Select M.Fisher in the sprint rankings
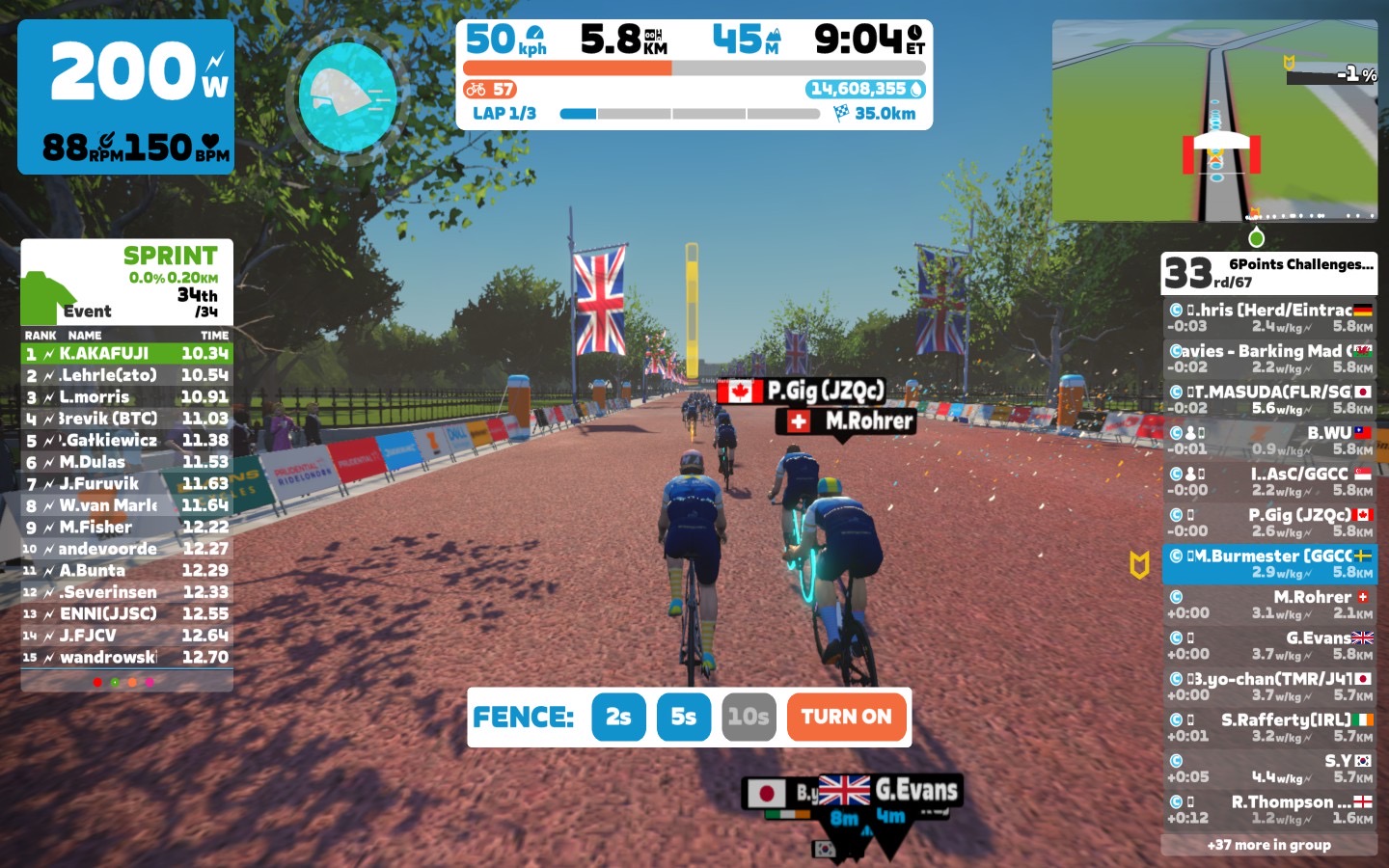Viewport: 1389px width, 868px height. click(126, 528)
